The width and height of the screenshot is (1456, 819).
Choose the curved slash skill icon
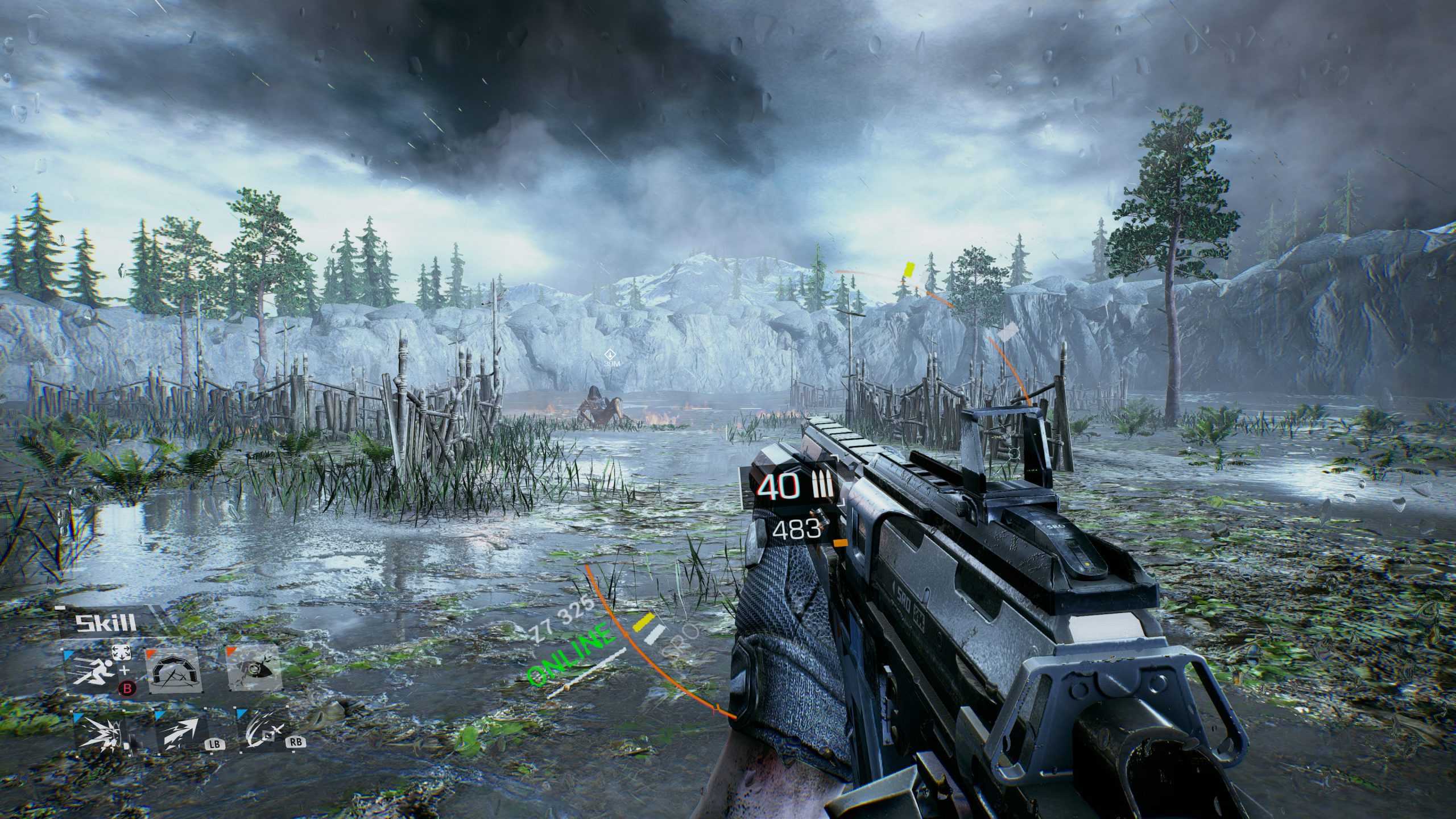point(263,732)
